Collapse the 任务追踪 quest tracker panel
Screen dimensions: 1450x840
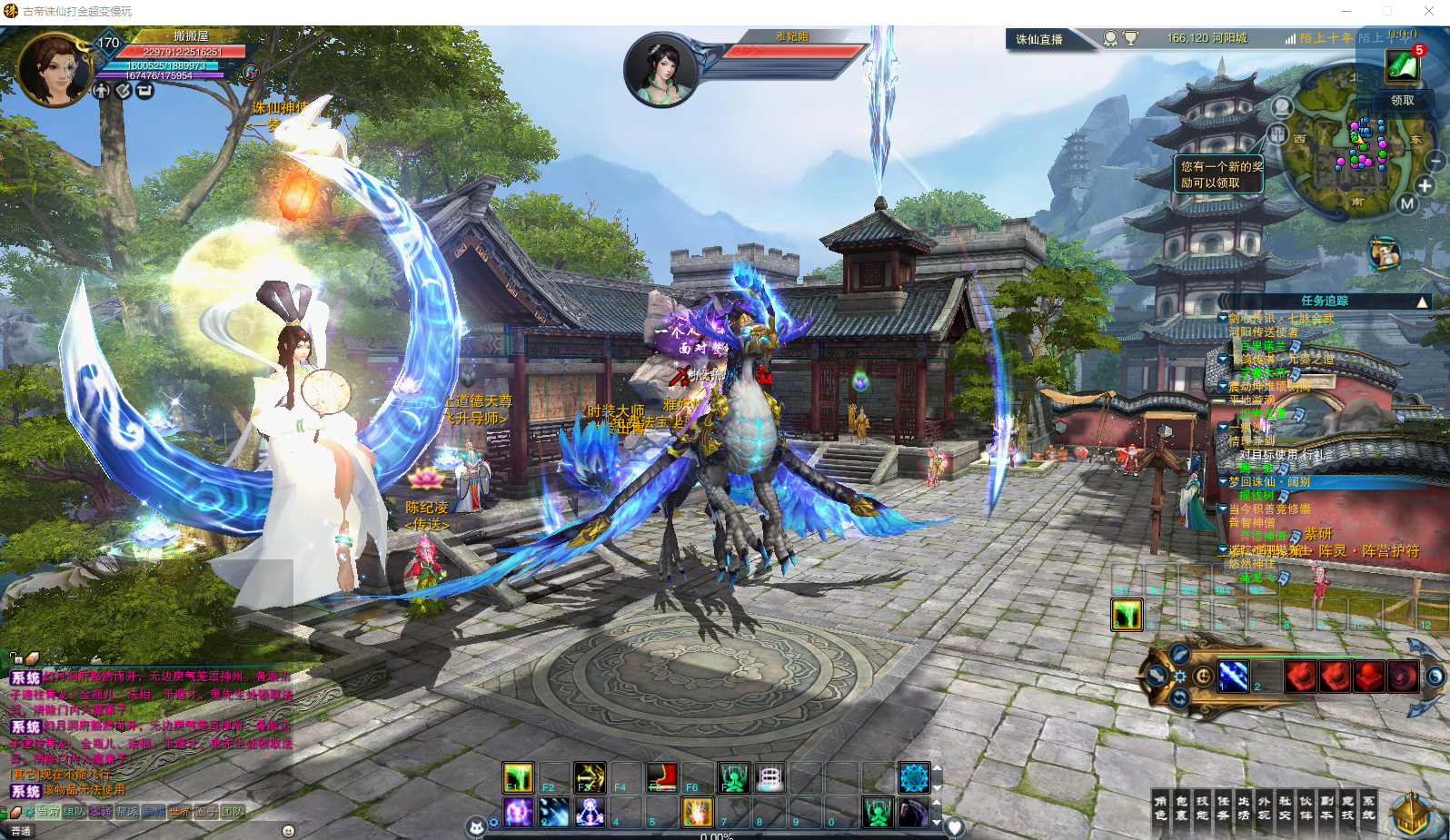point(1422,301)
